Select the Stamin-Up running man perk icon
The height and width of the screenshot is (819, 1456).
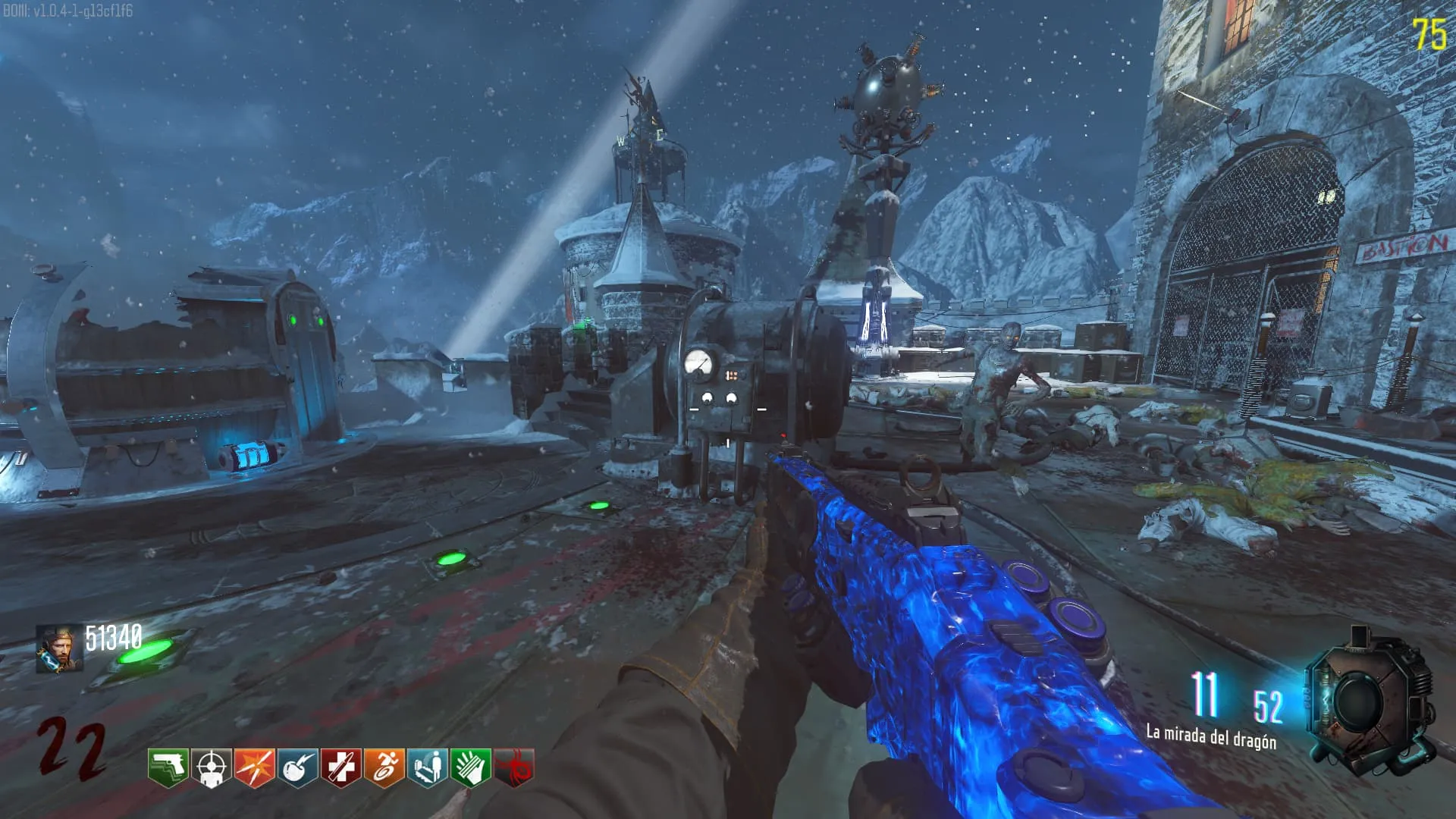coord(384,767)
